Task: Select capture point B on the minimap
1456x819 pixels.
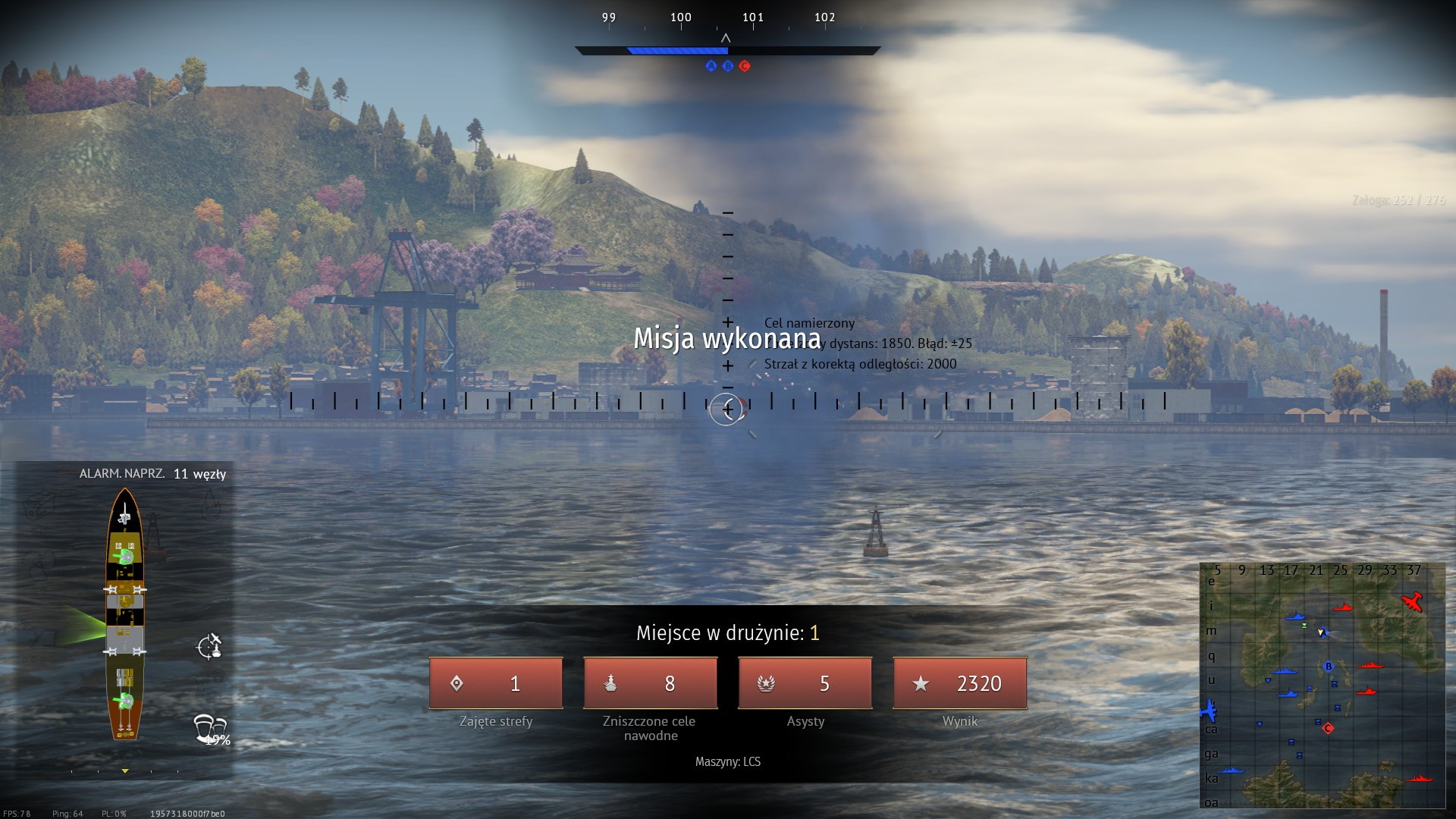Action: pyautogui.click(x=1328, y=667)
